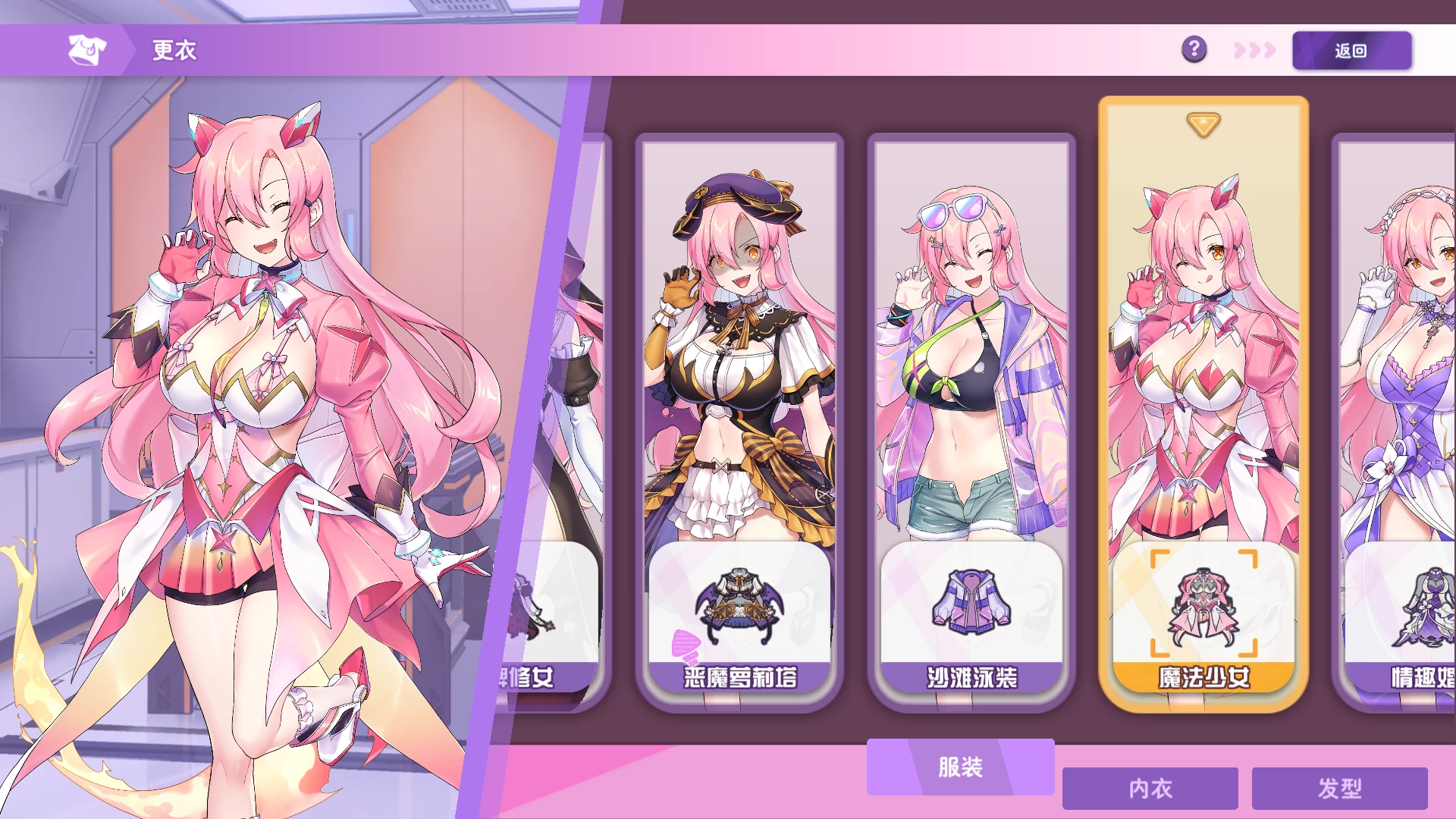Click the pink armor icon under 魔法少女
This screenshot has width=1456, height=819.
click(x=1204, y=607)
